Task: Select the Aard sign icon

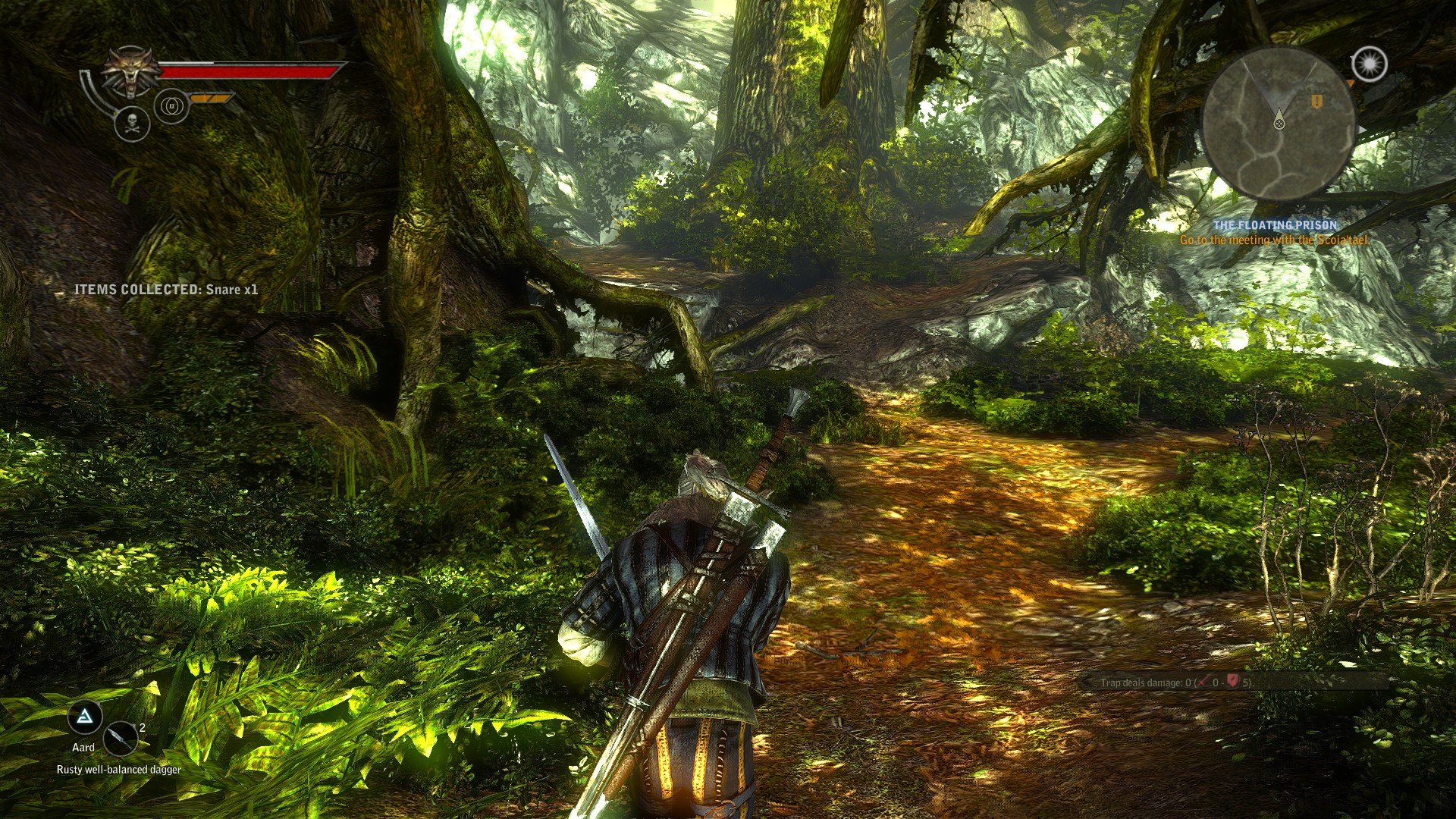Action: coord(85,717)
